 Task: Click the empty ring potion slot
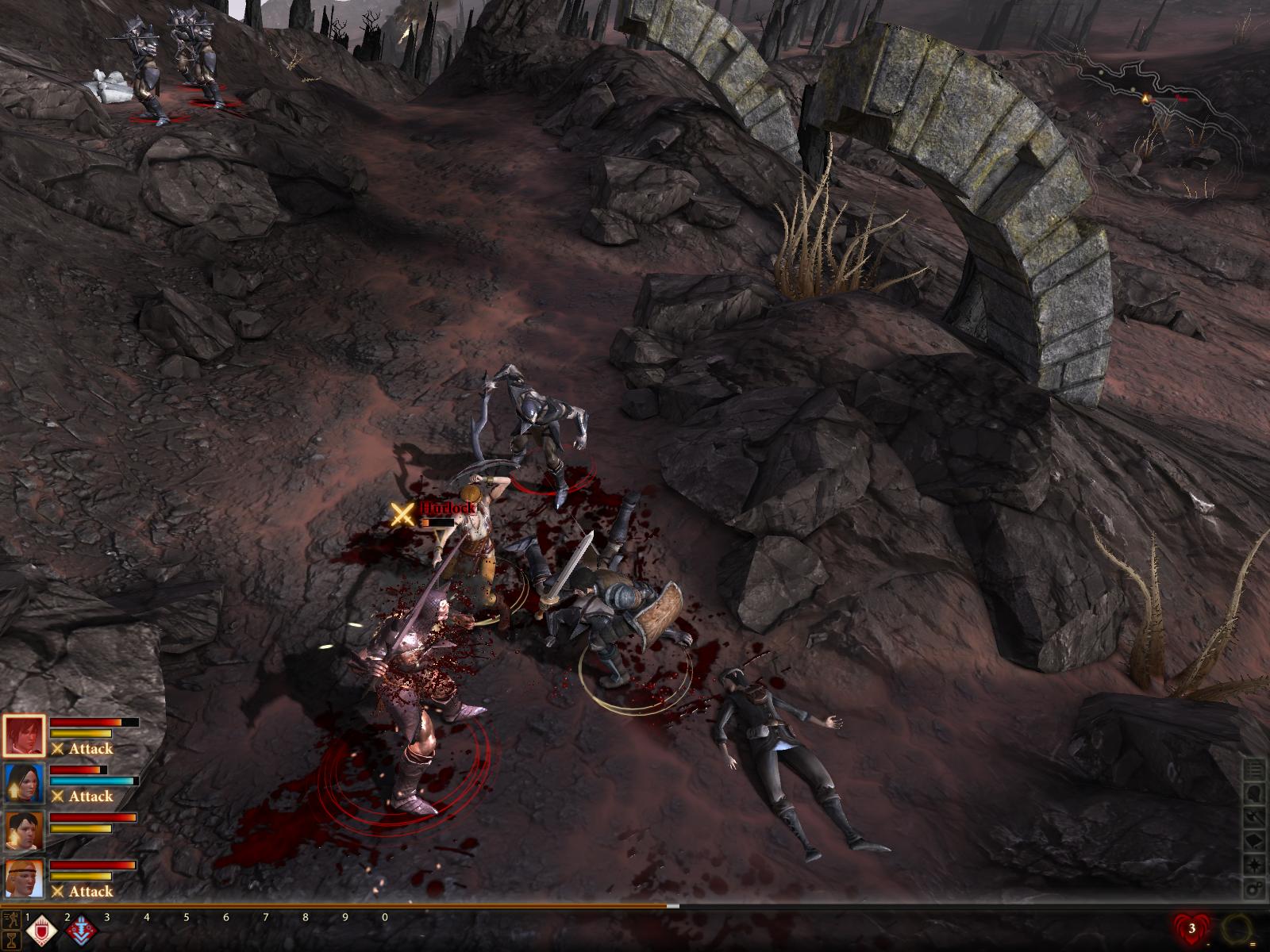point(1237,928)
